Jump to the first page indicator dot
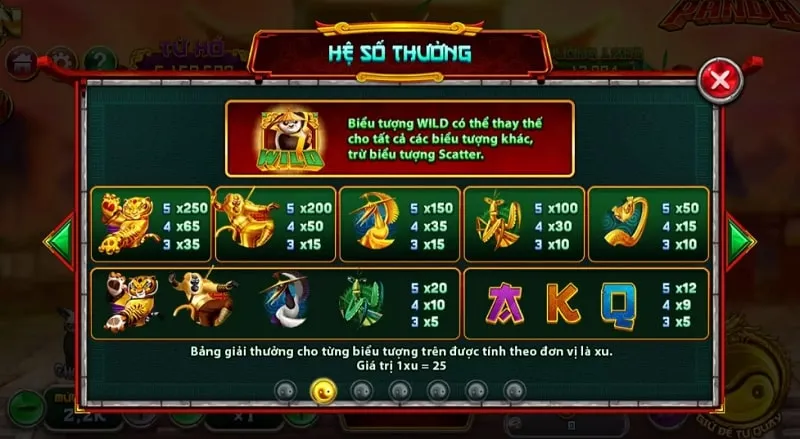Viewport: 800px width, 439px height. click(x=284, y=388)
